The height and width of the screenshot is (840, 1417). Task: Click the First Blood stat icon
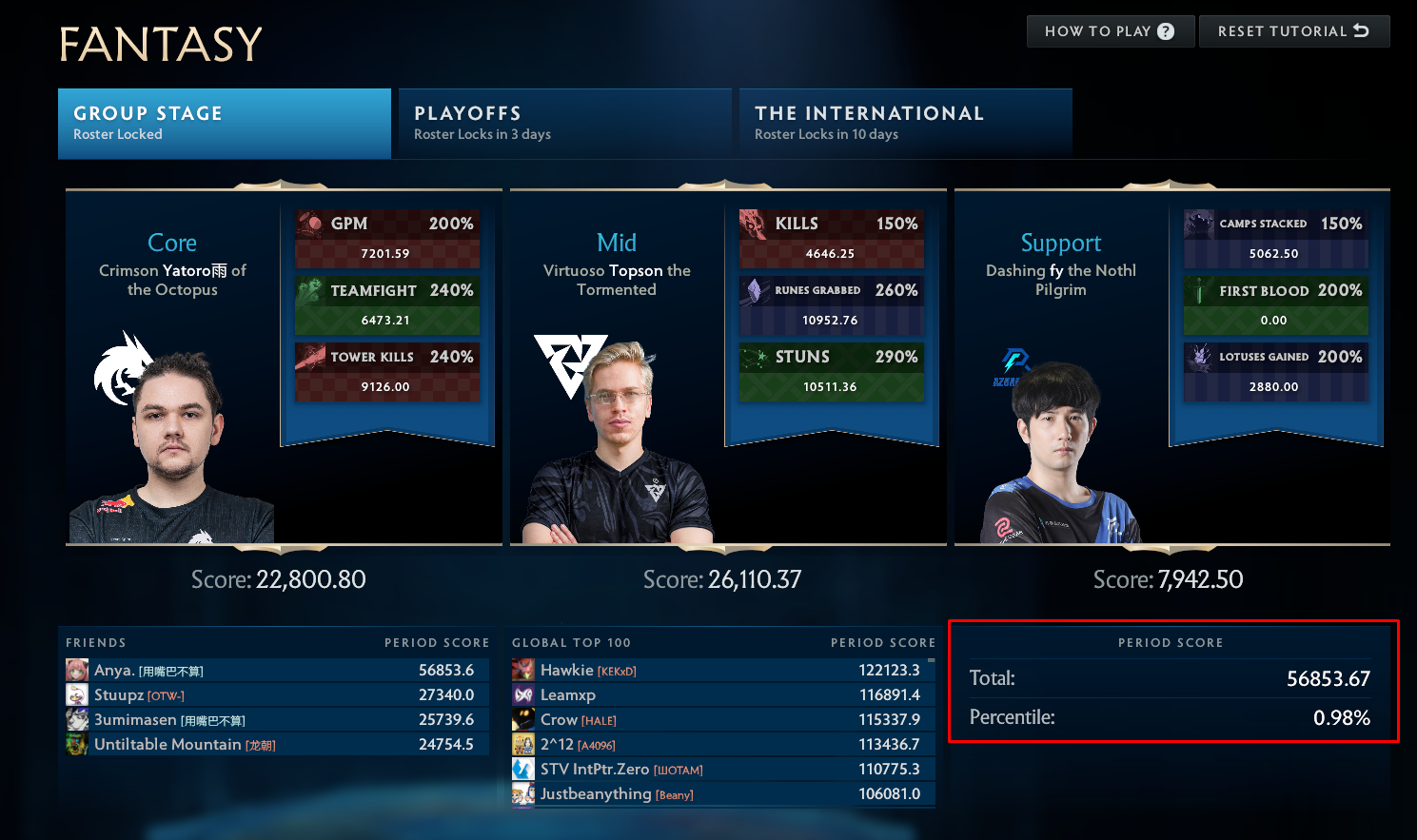pyautogui.click(x=1197, y=289)
